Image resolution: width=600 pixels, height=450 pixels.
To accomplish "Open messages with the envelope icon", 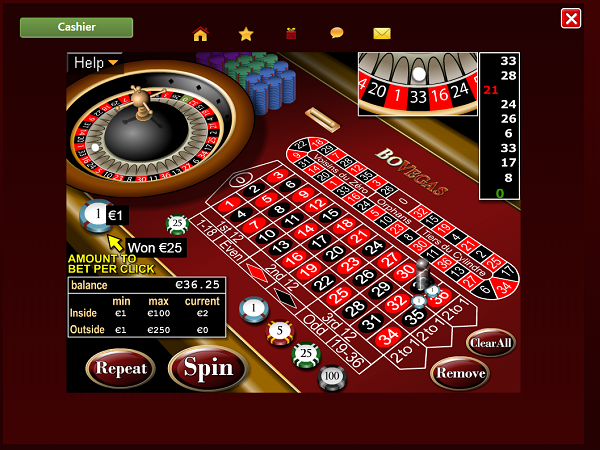I will tap(382, 33).
